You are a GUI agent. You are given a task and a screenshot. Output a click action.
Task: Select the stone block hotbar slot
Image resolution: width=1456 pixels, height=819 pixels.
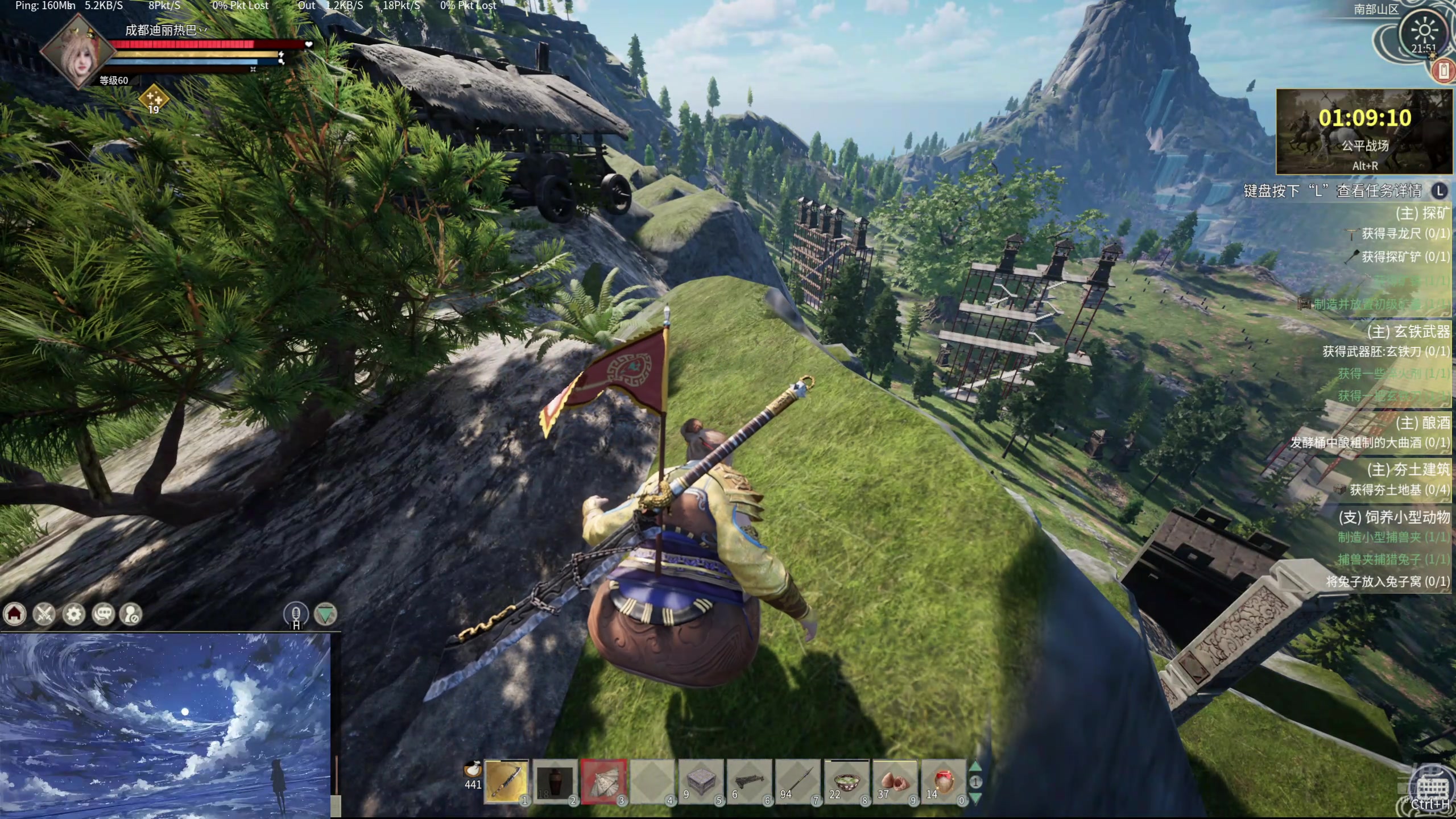(x=701, y=781)
